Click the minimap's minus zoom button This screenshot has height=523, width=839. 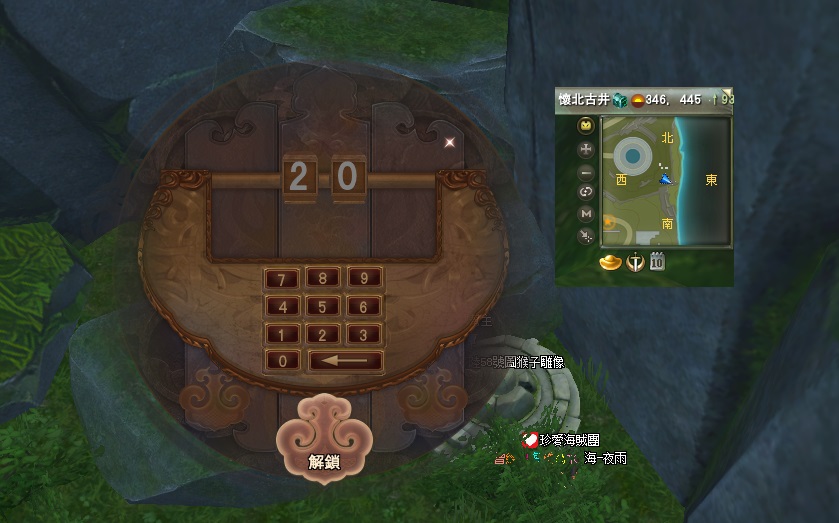point(586,170)
